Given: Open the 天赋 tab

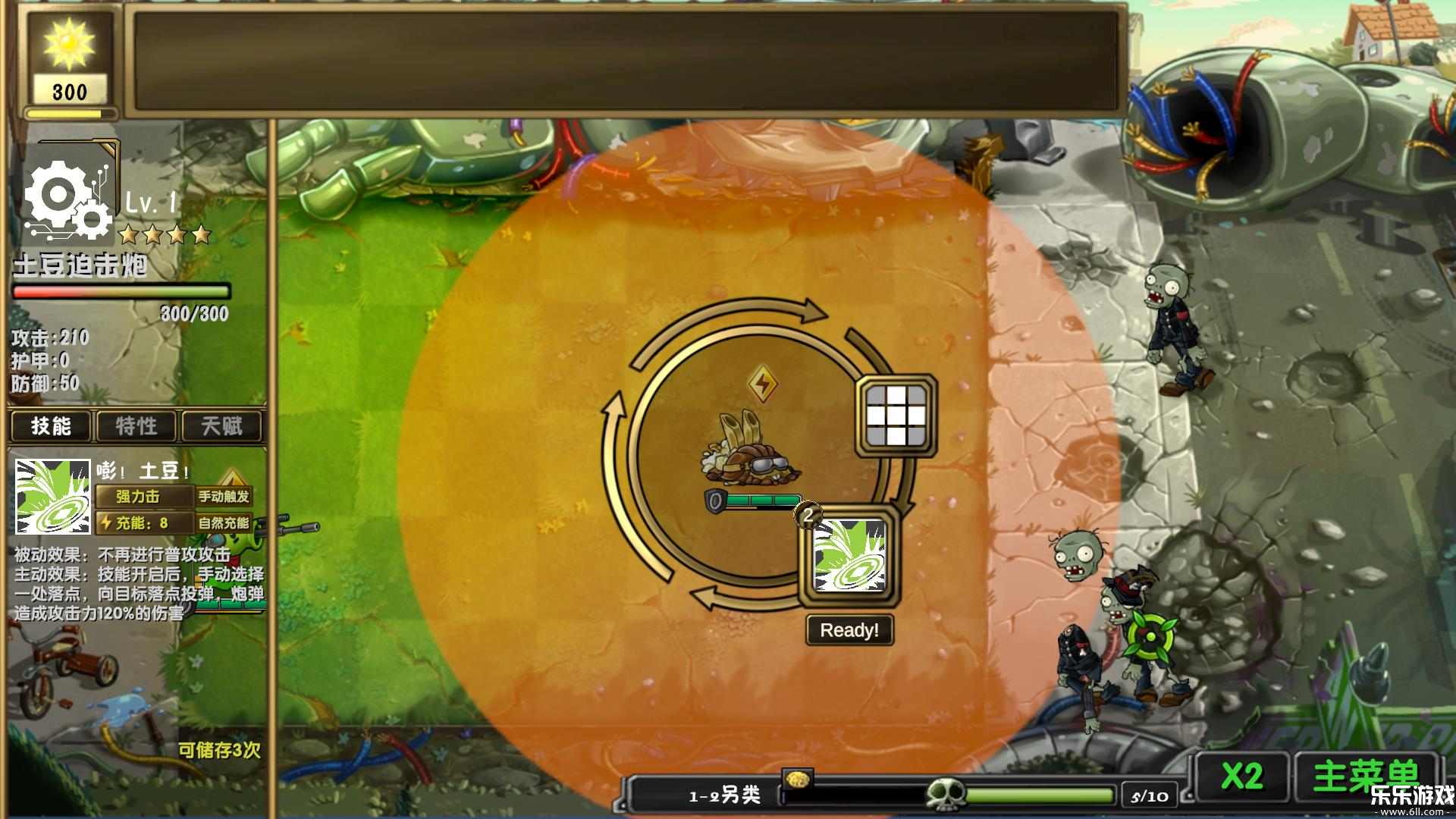Looking at the screenshot, I should pyautogui.click(x=222, y=427).
